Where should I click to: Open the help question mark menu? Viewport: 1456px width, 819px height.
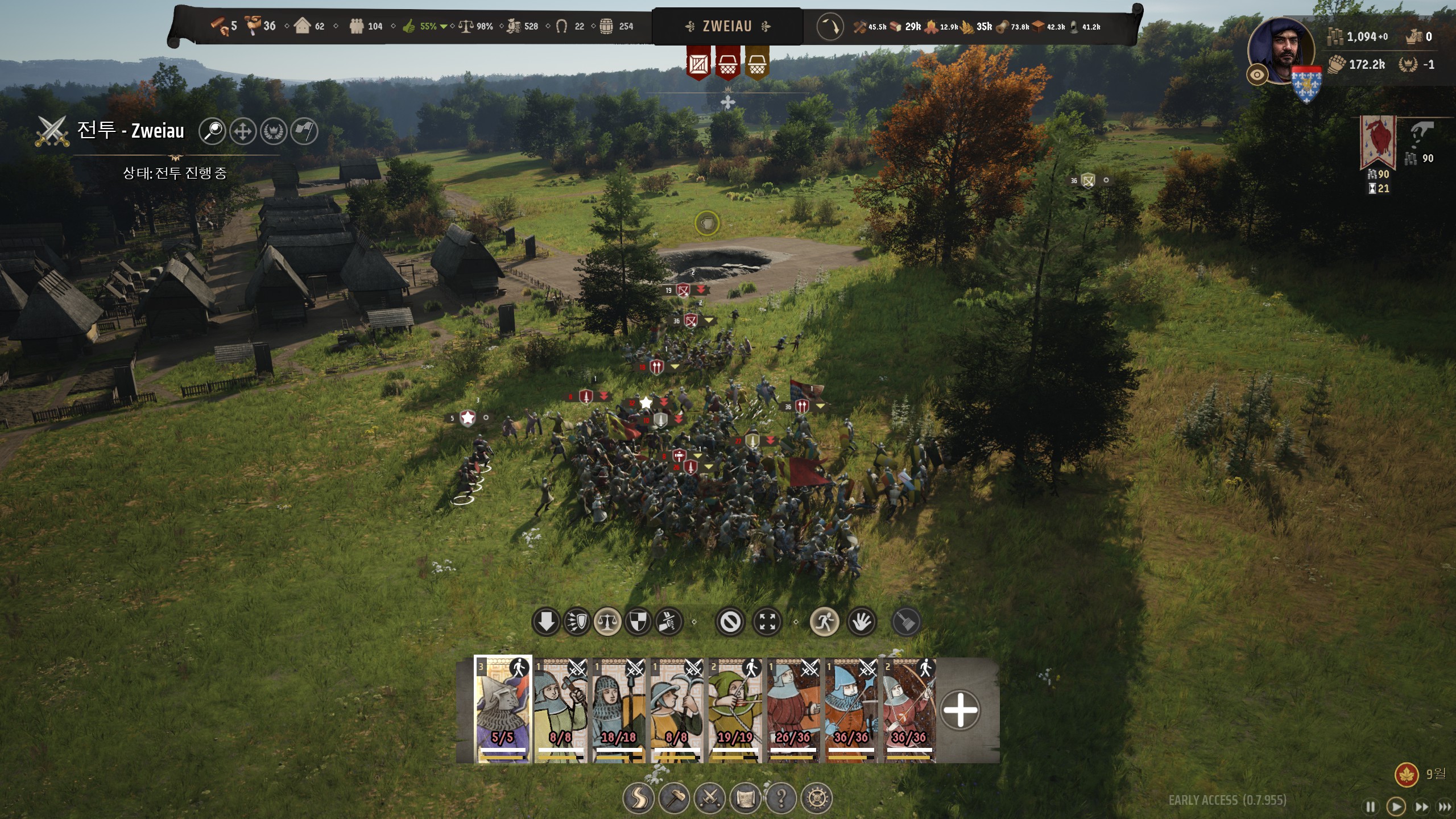point(781,798)
